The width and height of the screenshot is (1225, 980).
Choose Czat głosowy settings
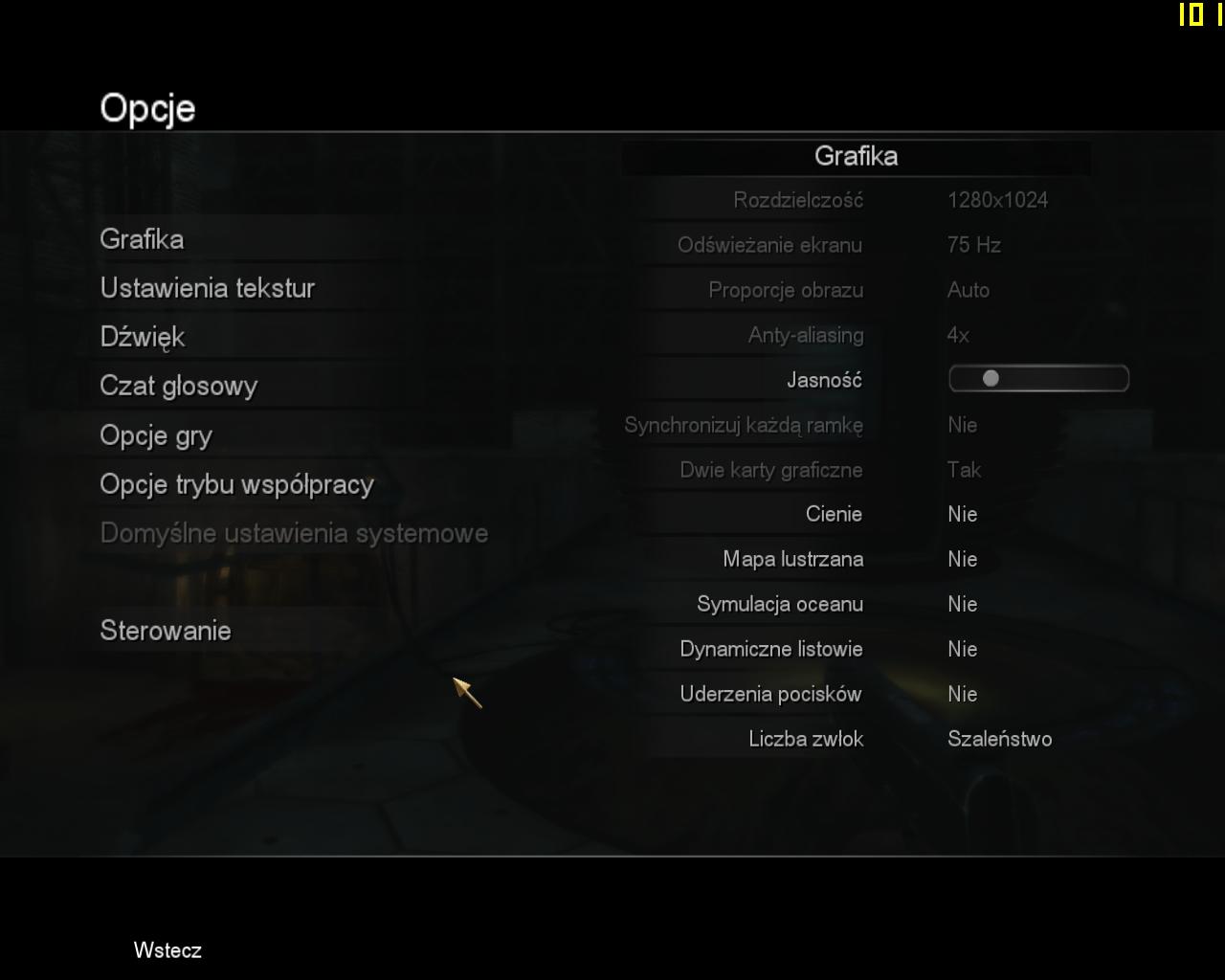179,386
